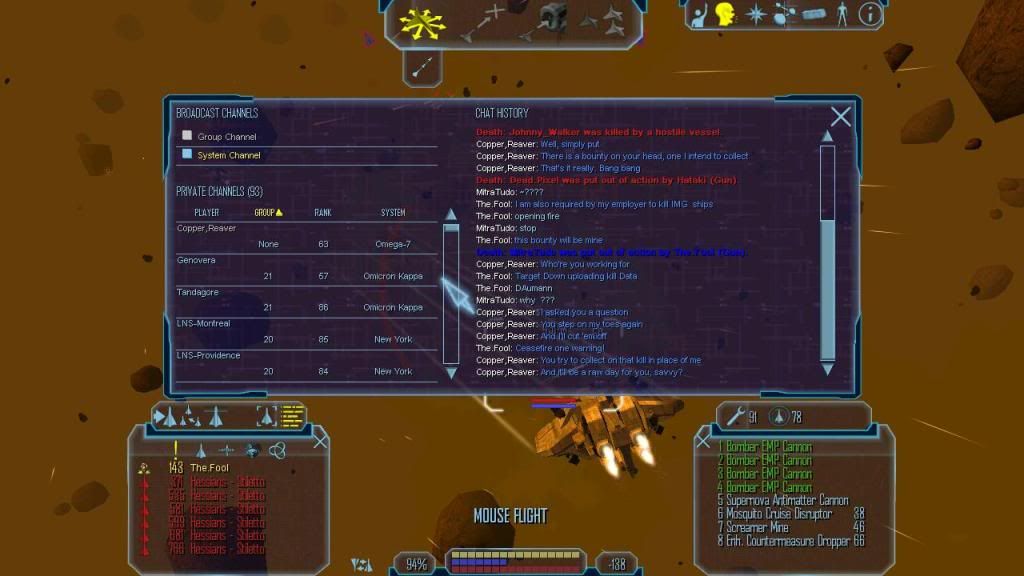Choose Tandagore from the player list
1024x576 pixels.
point(199,292)
